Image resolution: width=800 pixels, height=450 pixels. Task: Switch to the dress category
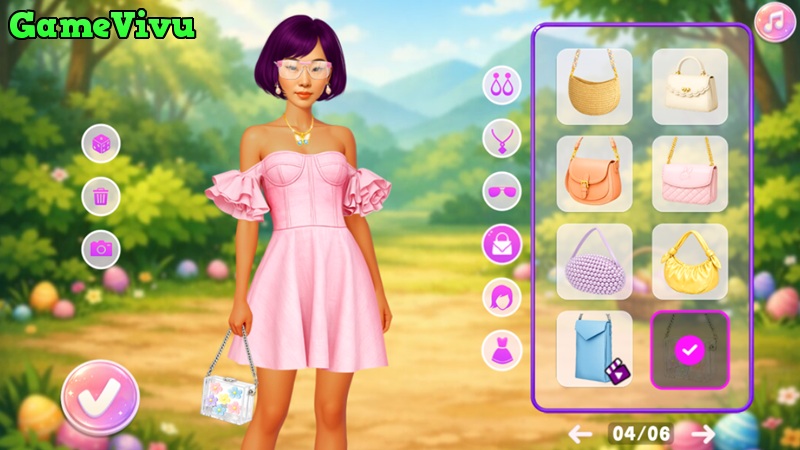502,349
